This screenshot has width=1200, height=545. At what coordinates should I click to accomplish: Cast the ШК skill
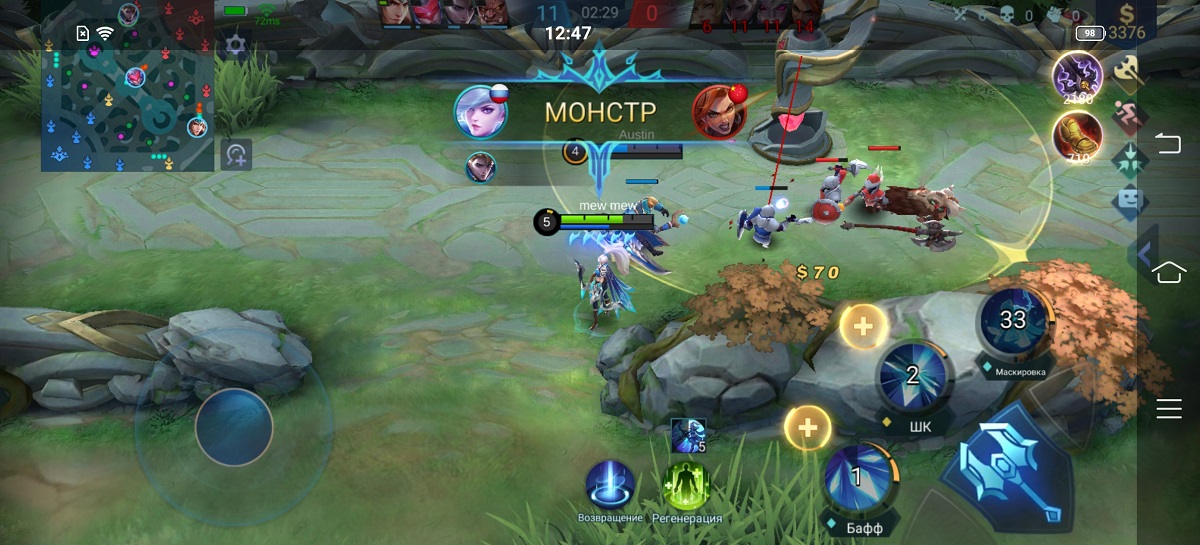[912, 376]
